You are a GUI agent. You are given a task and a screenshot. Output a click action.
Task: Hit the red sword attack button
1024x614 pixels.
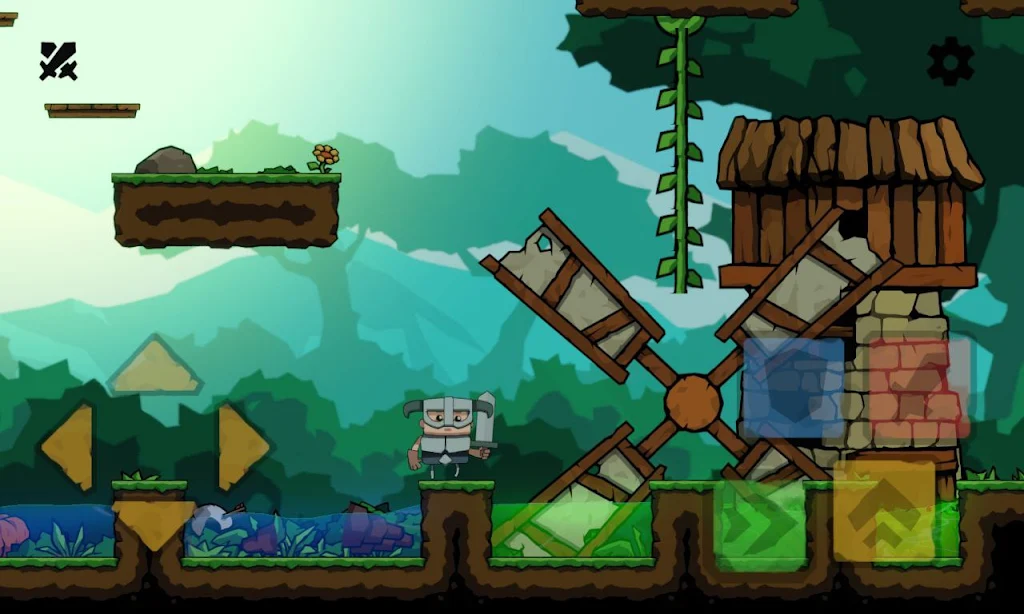pos(919,388)
